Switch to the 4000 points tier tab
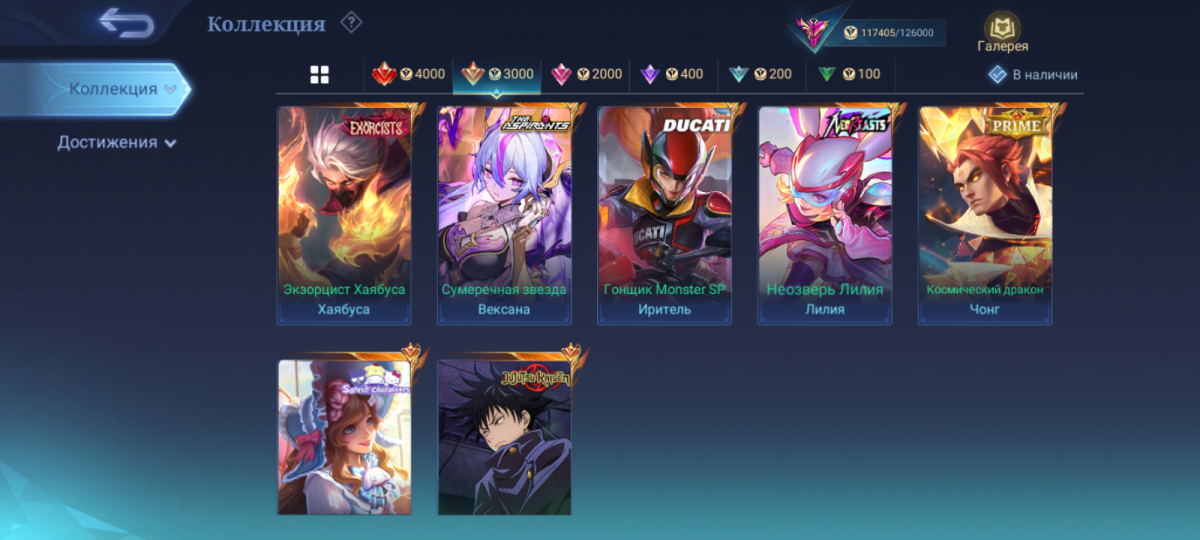 409,74
